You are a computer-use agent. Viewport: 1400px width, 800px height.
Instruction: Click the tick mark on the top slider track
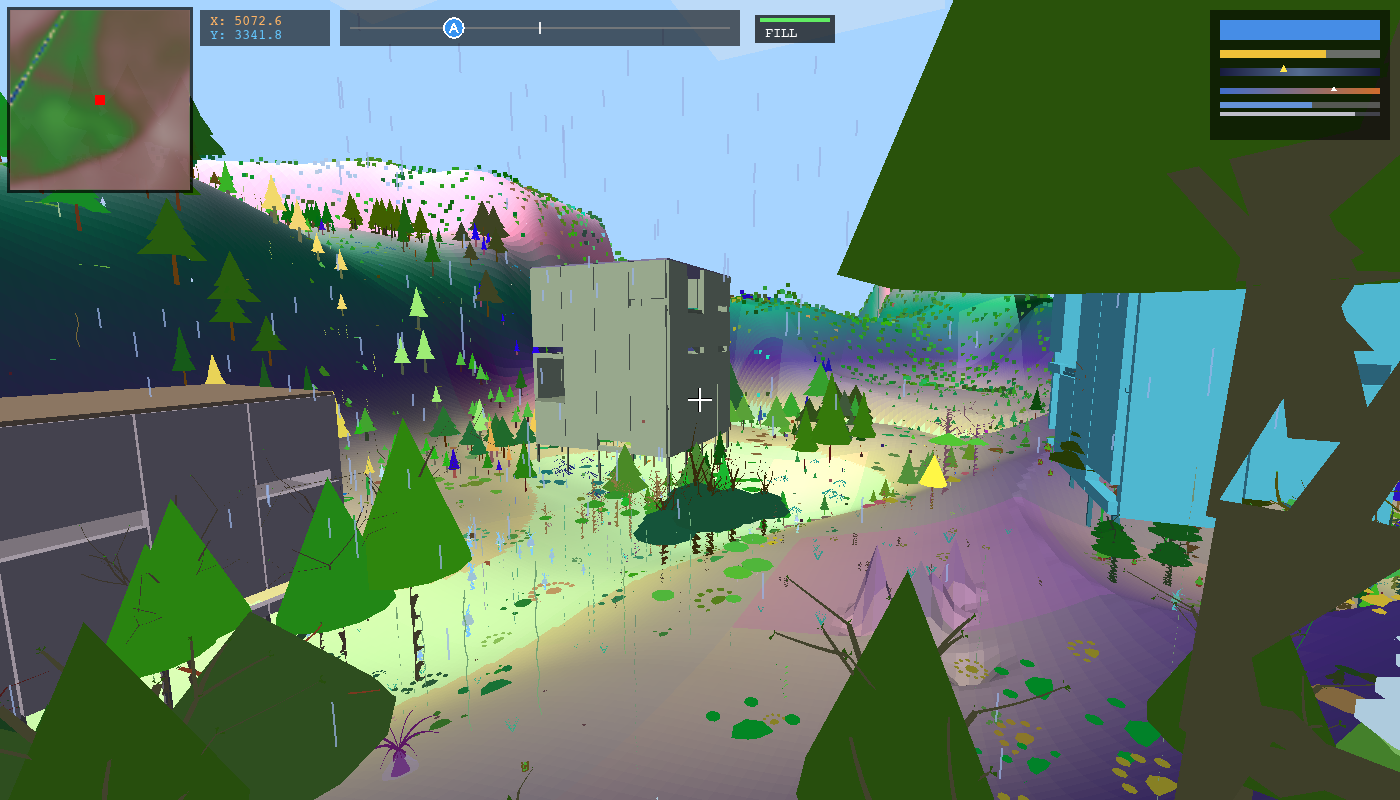pos(541,27)
